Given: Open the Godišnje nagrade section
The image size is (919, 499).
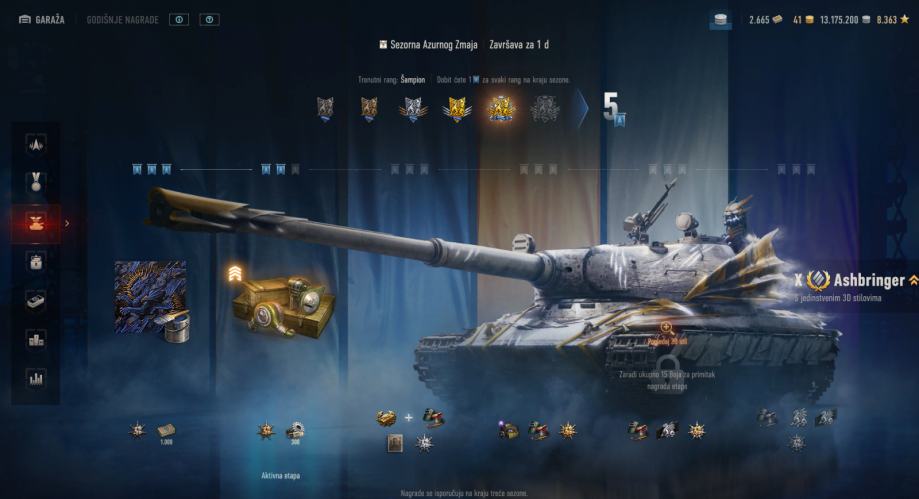Looking at the screenshot, I should pyautogui.click(x=122, y=19).
